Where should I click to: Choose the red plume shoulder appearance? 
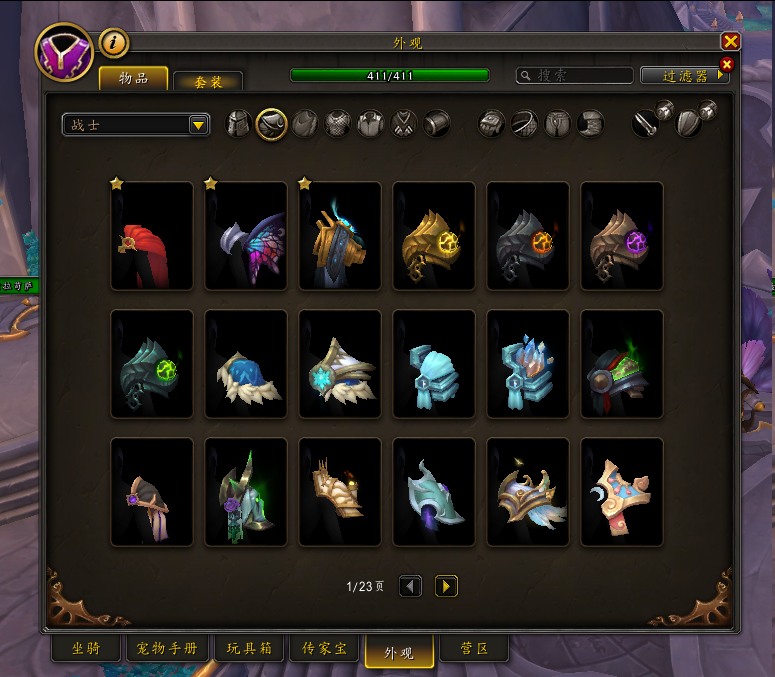[151, 236]
